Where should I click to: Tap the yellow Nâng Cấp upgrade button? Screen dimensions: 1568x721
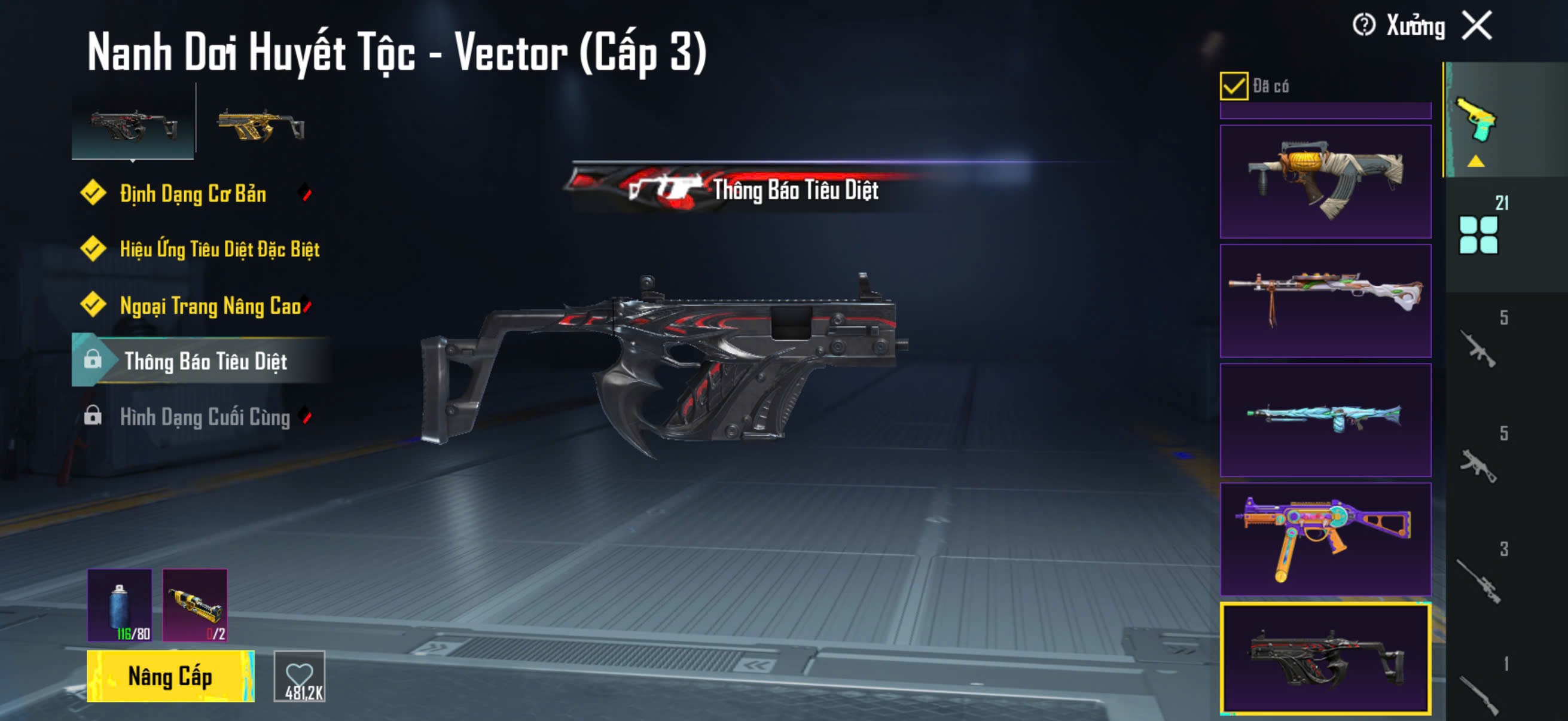(x=170, y=676)
